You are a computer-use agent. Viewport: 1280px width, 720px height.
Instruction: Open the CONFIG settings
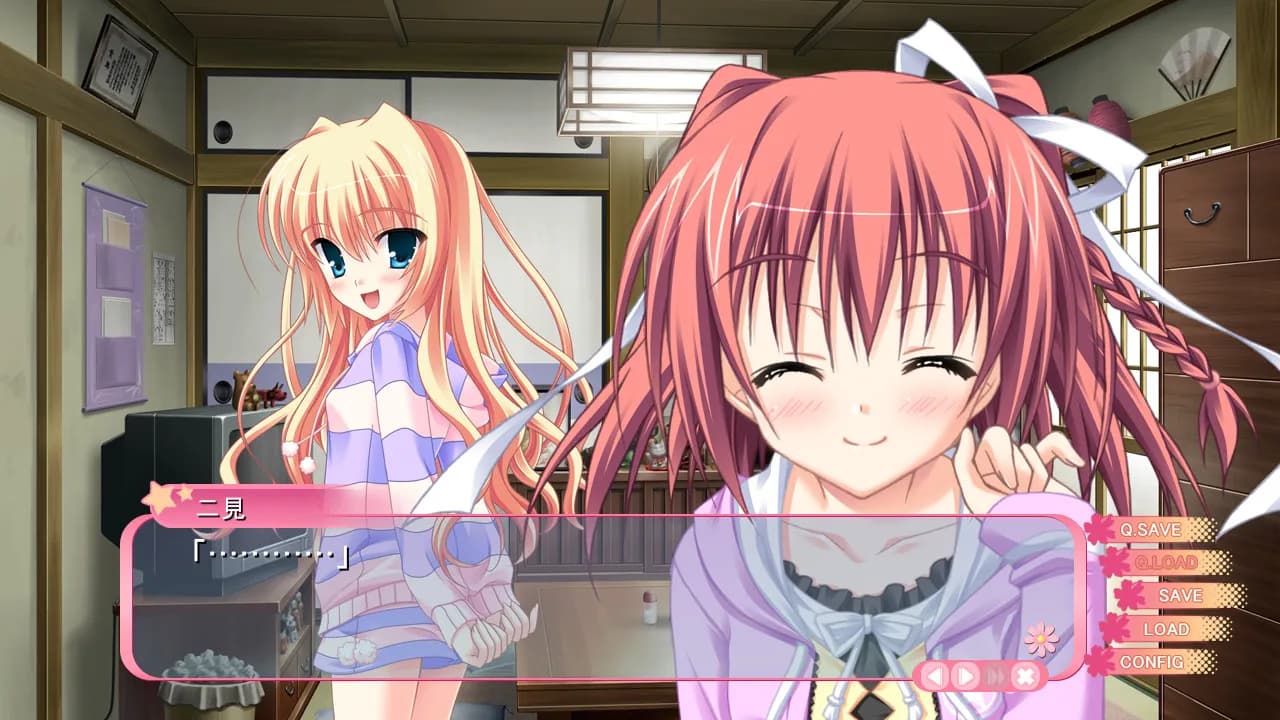point(1152,663)
